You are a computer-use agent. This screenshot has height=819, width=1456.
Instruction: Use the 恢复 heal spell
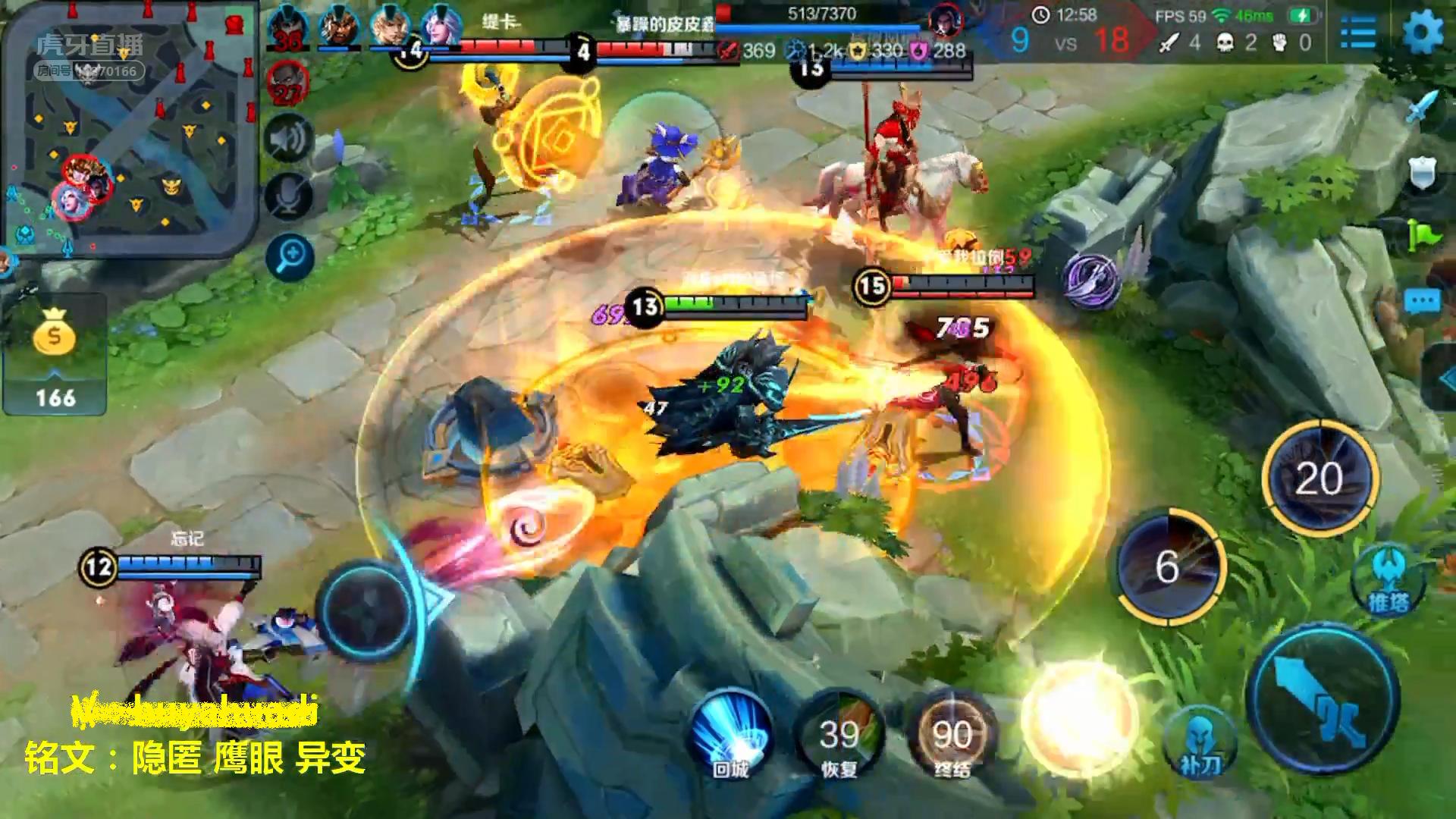[839, 733]
